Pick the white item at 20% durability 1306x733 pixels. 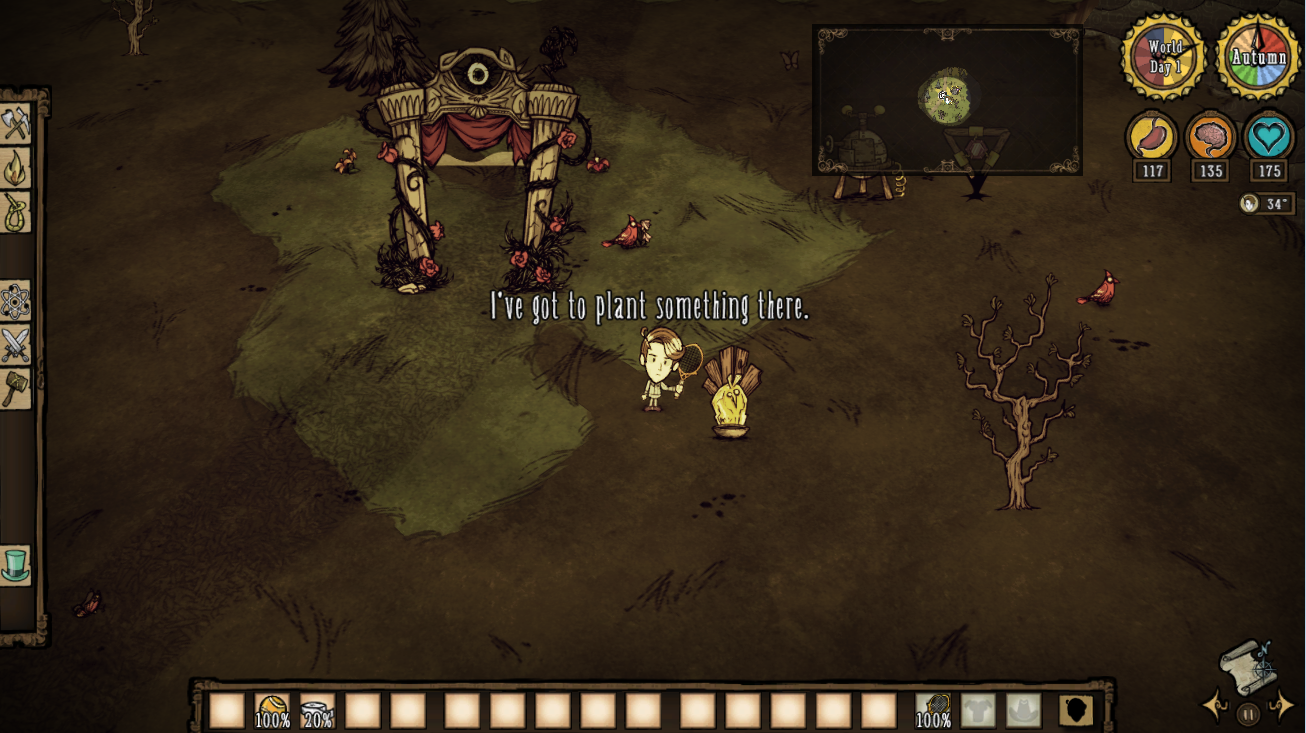(317, 710)
